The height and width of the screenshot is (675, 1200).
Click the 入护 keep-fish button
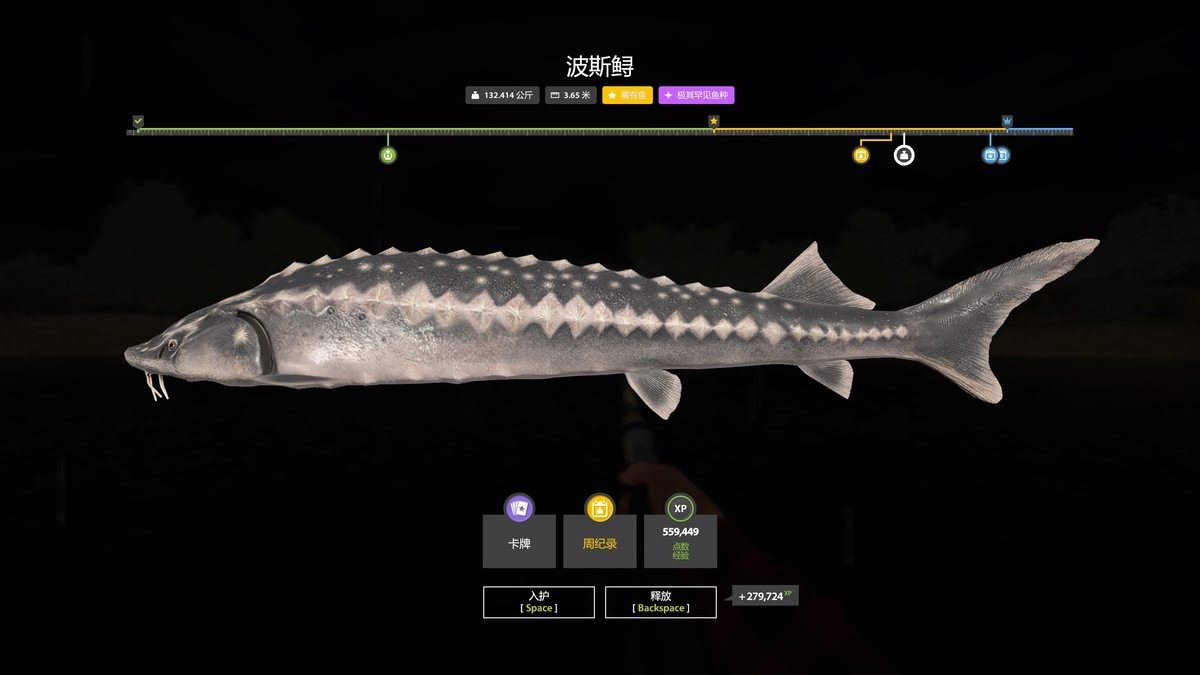coord(539,602)
